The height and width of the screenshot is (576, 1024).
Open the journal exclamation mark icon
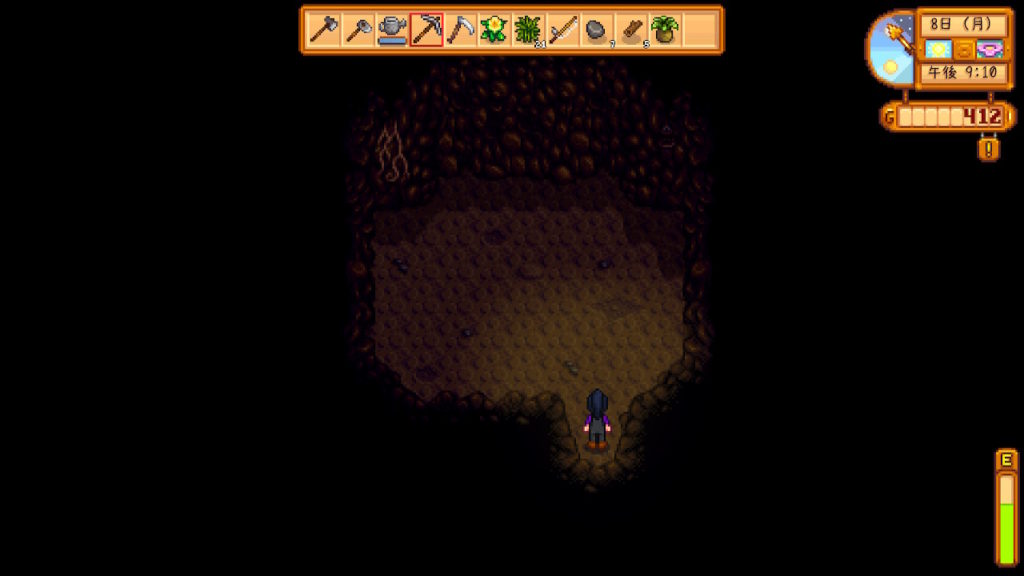point(989,149)
